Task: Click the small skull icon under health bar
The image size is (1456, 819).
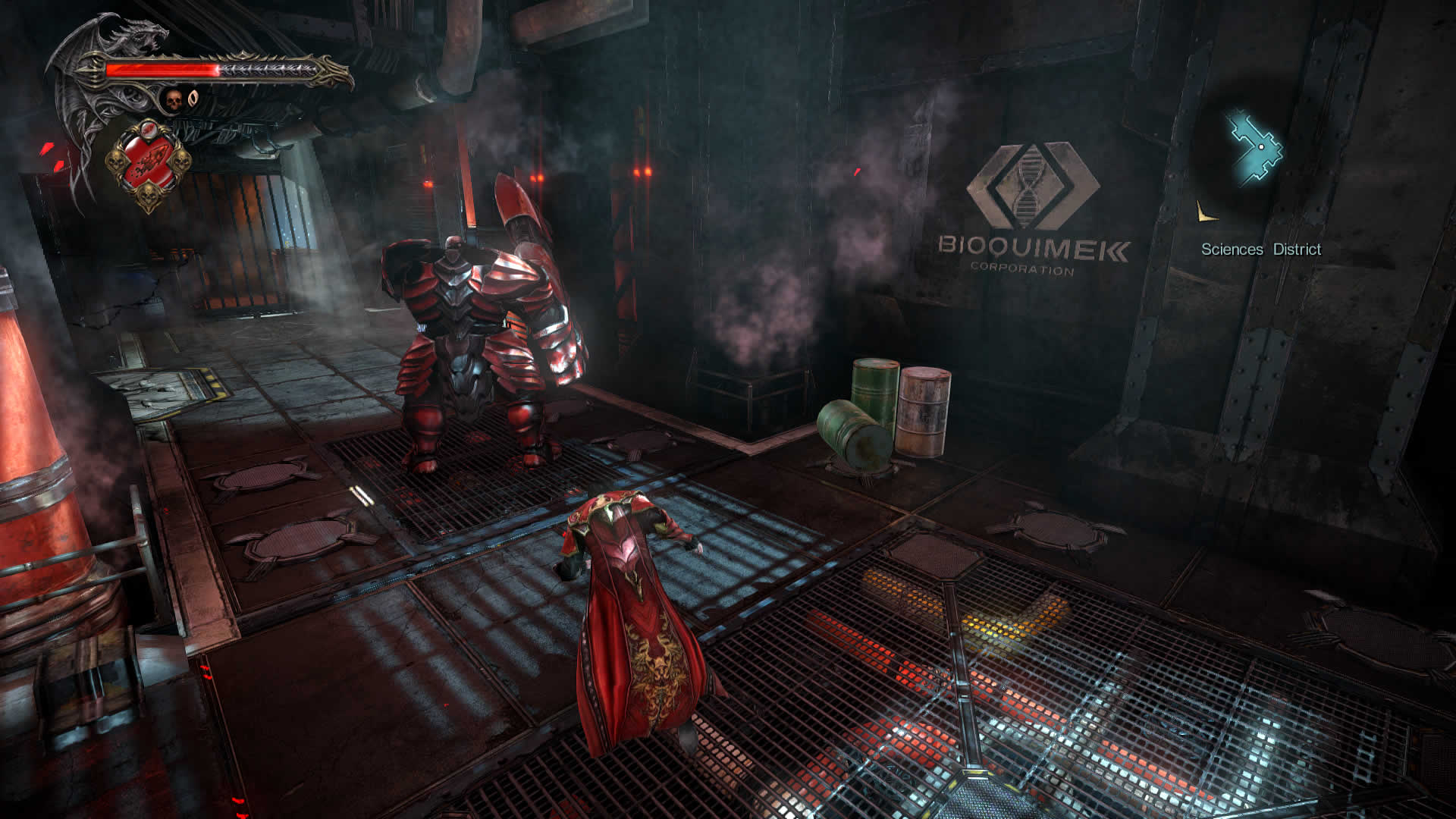Action: (174, 99)
